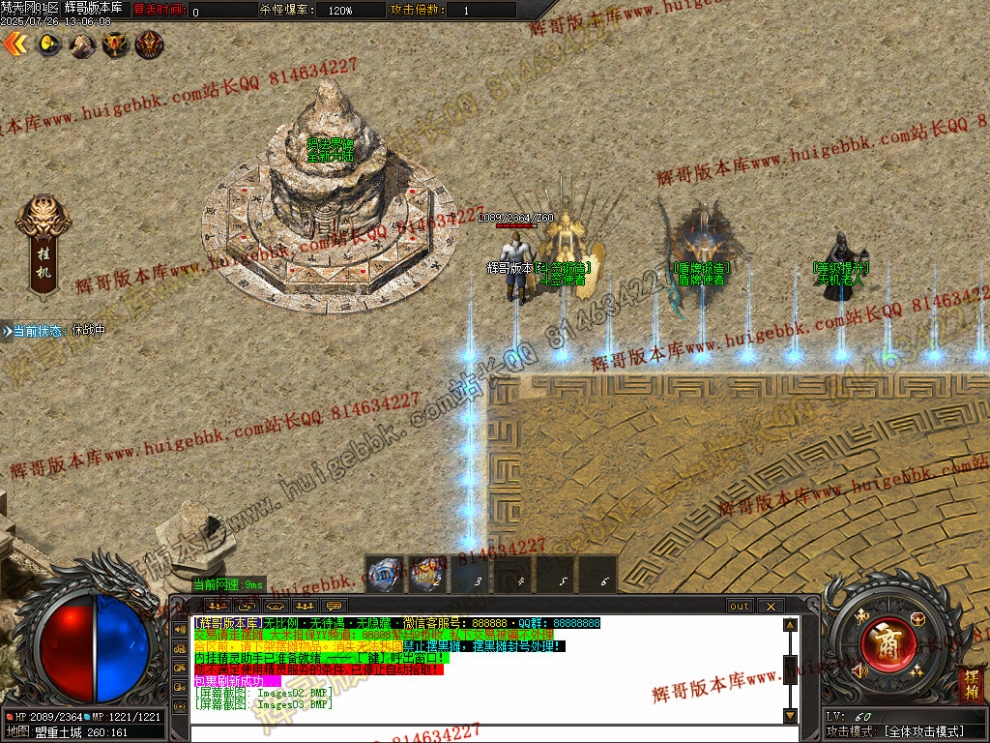The width and height of the screenshot is (990, 743).
Task: Use the item in hotbar slot 1
Action: 385,575
